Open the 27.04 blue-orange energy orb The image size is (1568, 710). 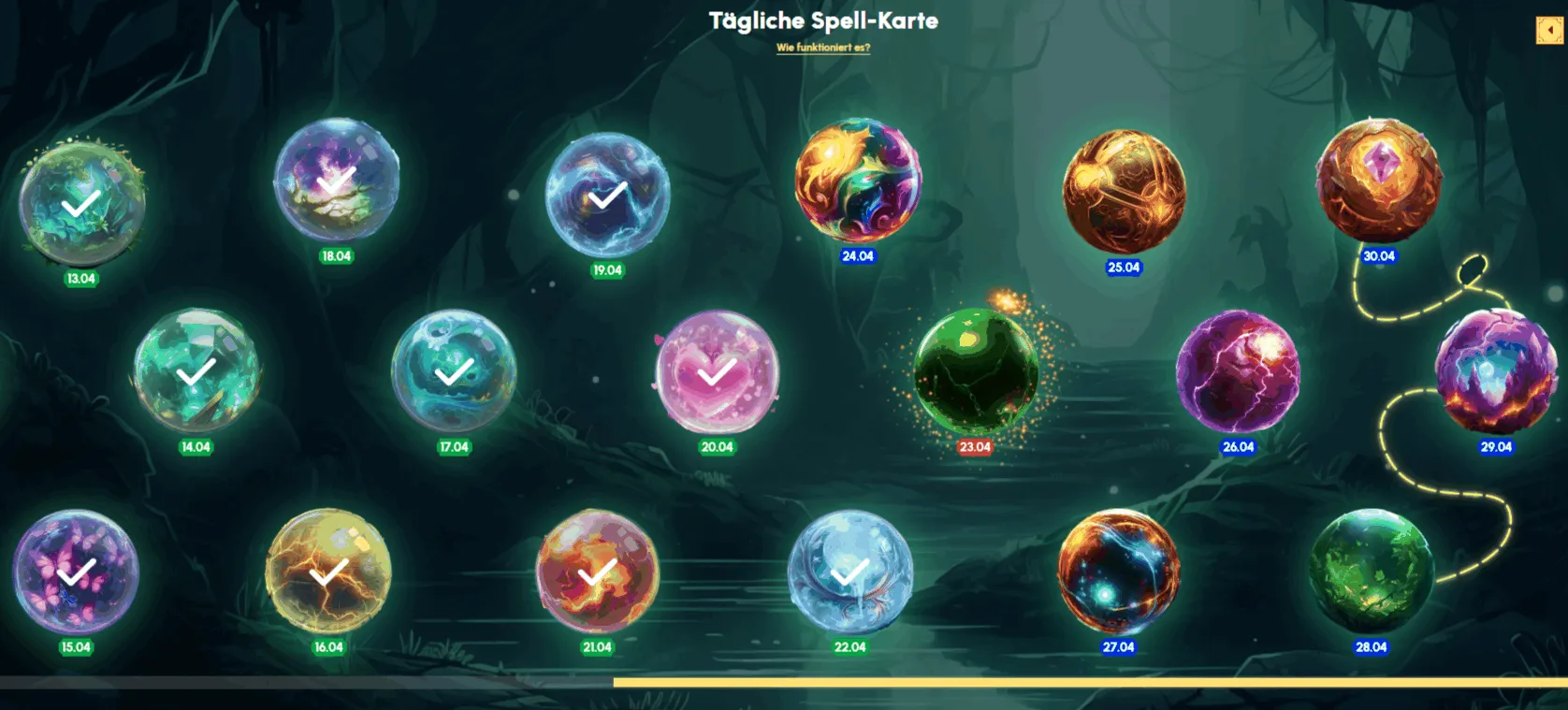pos(1119,572)
